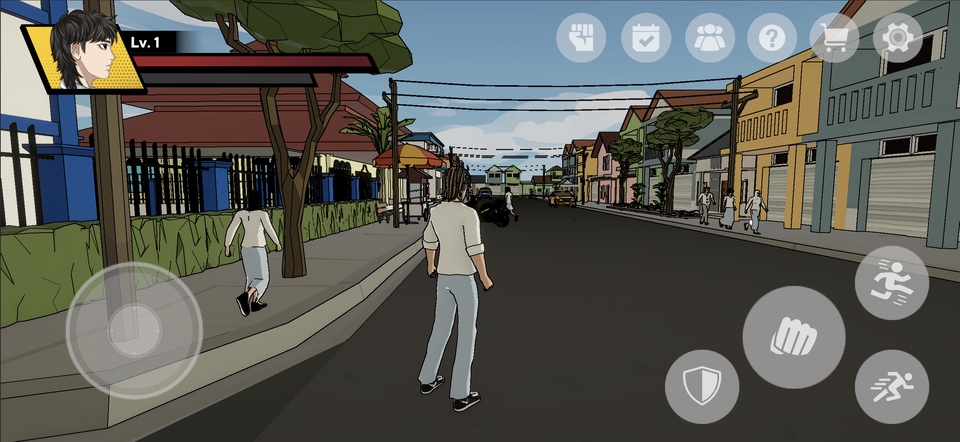Image resolution: width=960 pixels, height=442 pixels.
Task: Tap the punch attack button
Action: 794,337
